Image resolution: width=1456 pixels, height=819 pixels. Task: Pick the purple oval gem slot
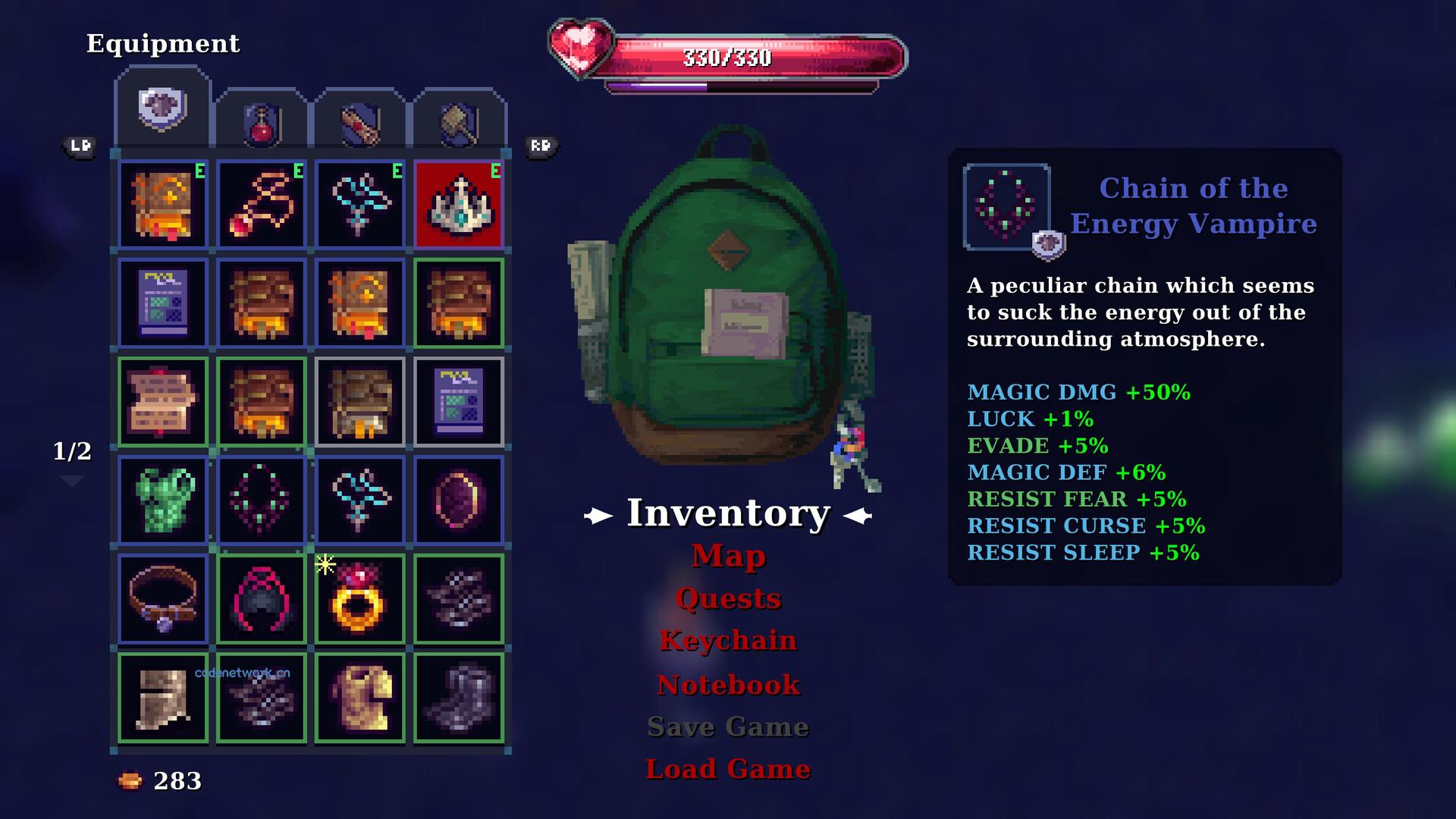459,500
